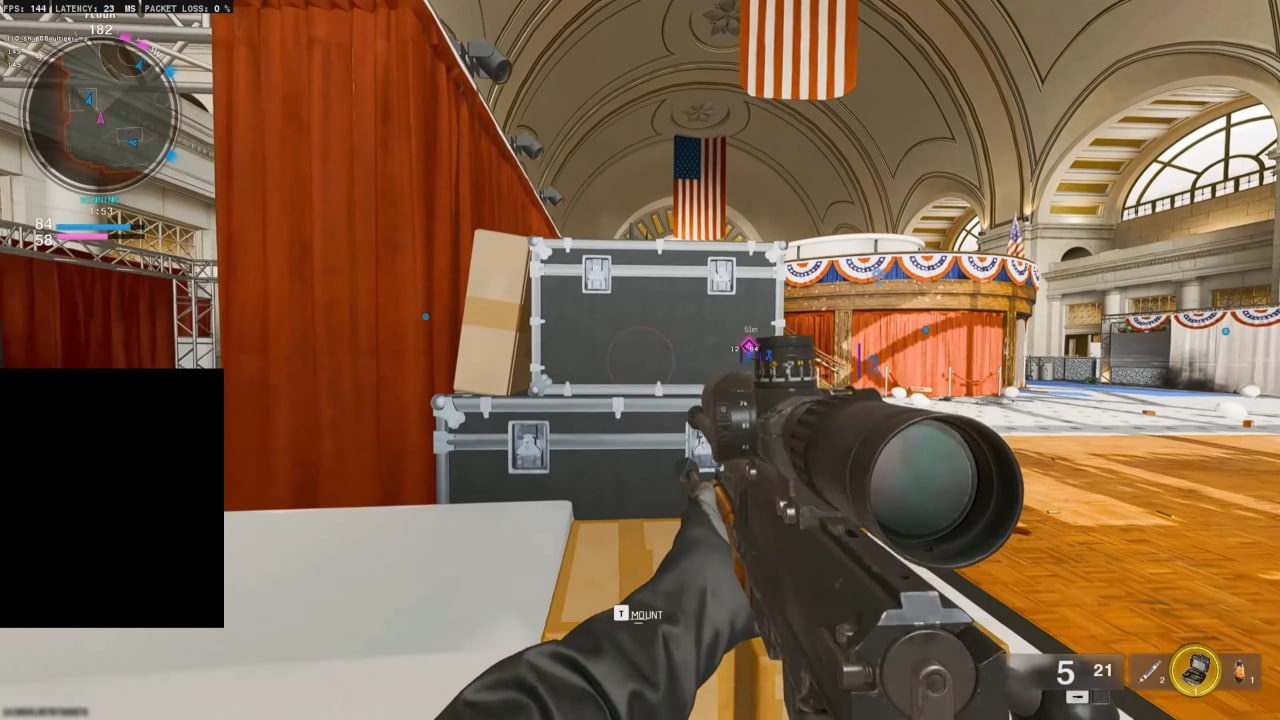The image size is (1280, 720).
Task: Click the pink player arrow on minimap
Action: pos(100,118)
